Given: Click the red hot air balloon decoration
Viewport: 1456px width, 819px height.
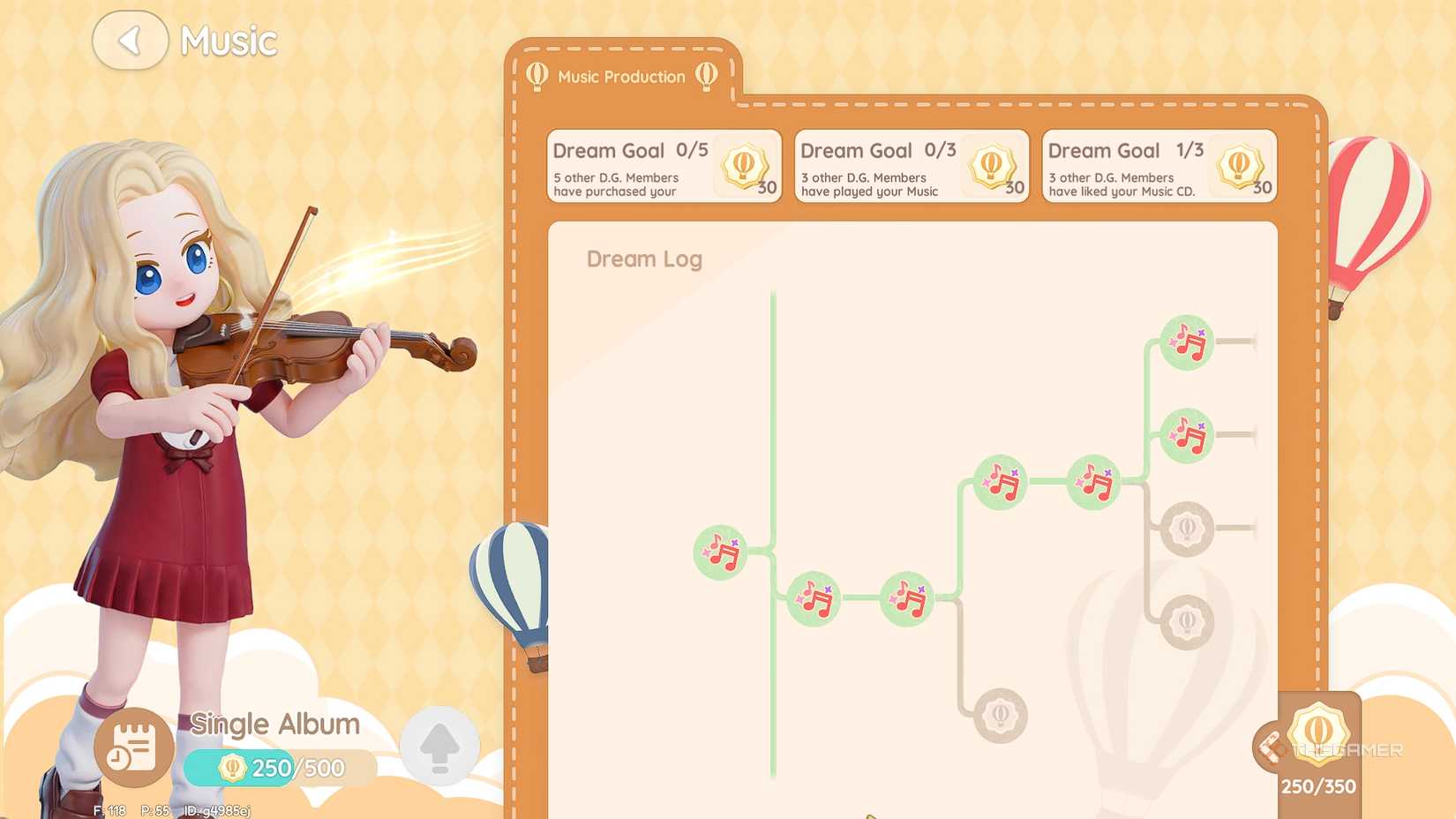Looking at the screenshot, I should (x=1377, y=203).
